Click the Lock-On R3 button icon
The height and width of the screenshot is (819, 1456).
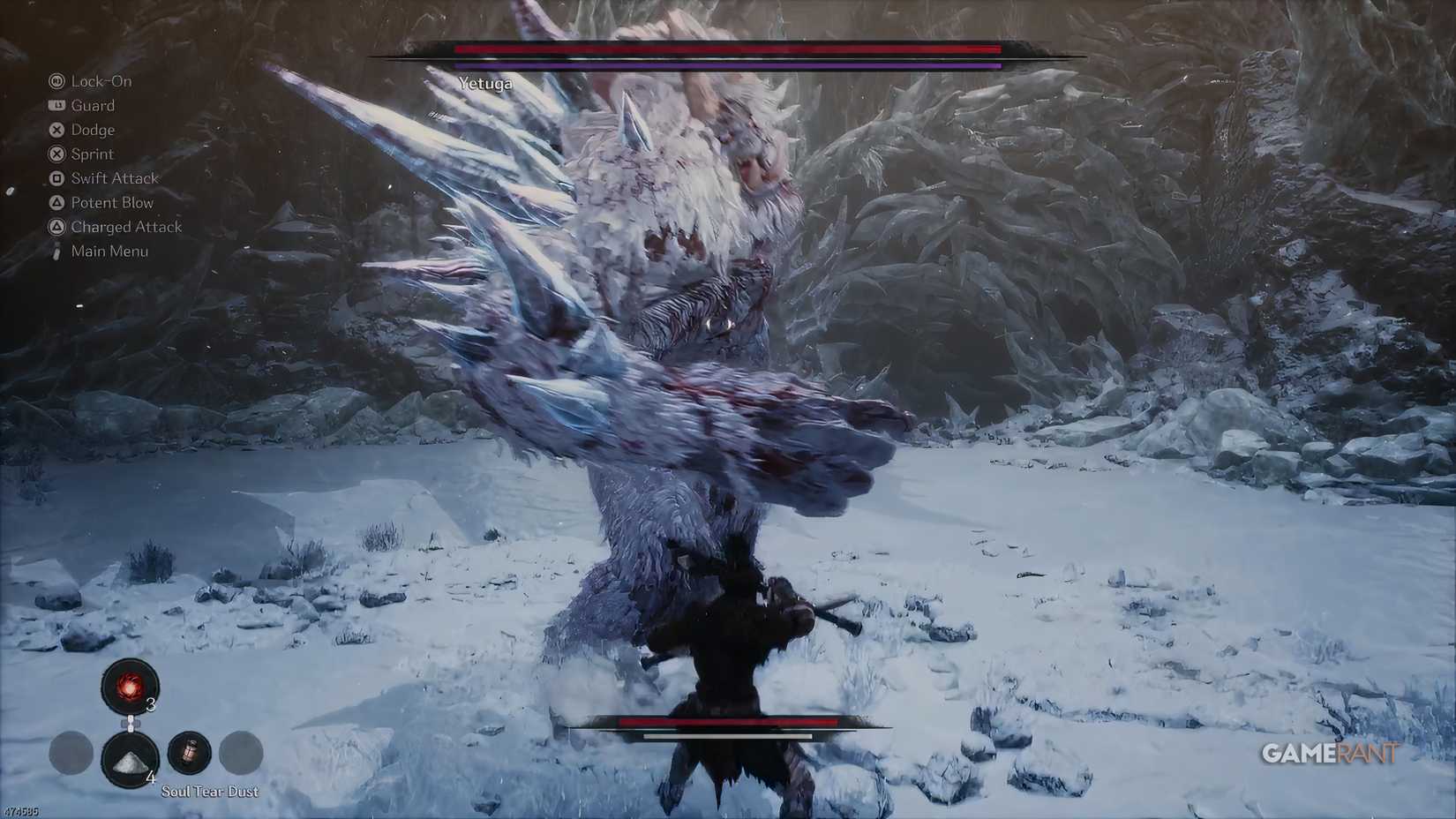(x=56, y=80)
